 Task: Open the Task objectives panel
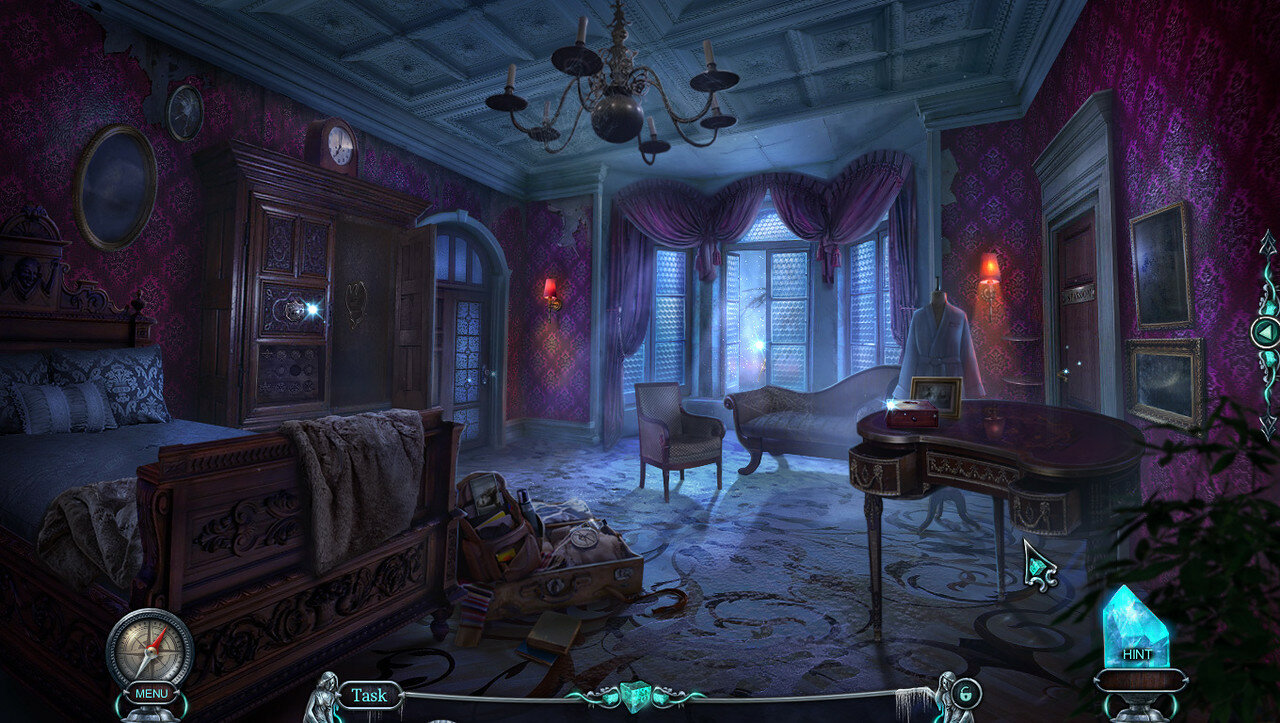[x=368, y=695]
